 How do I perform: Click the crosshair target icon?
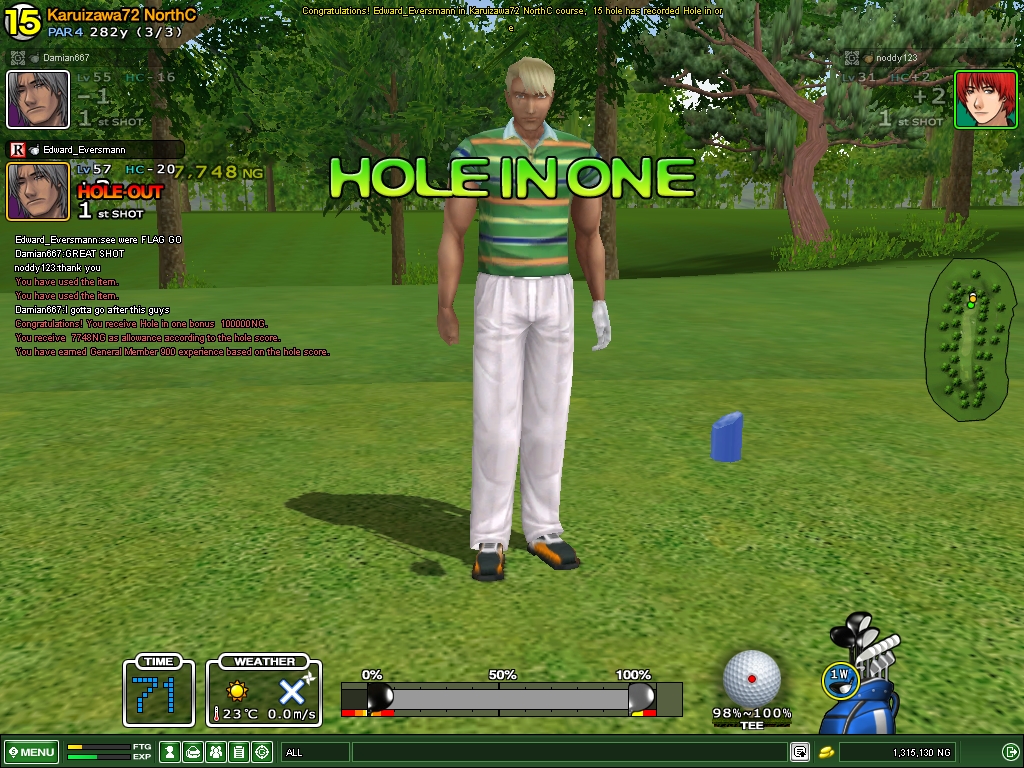pyautogui.click(x=262, y=752)
